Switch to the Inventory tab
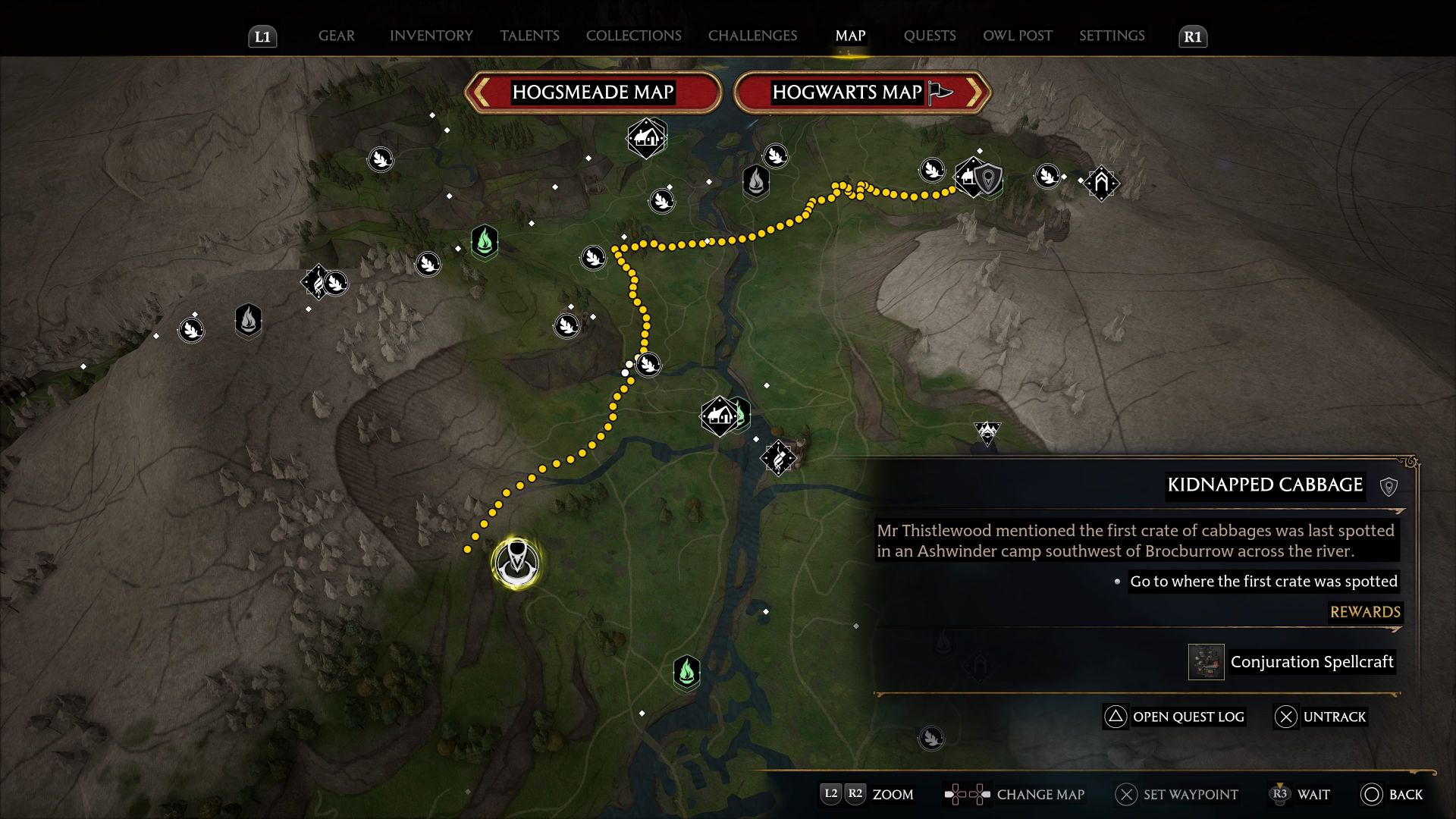The image size is (1456, 819). tap(431, 36)
